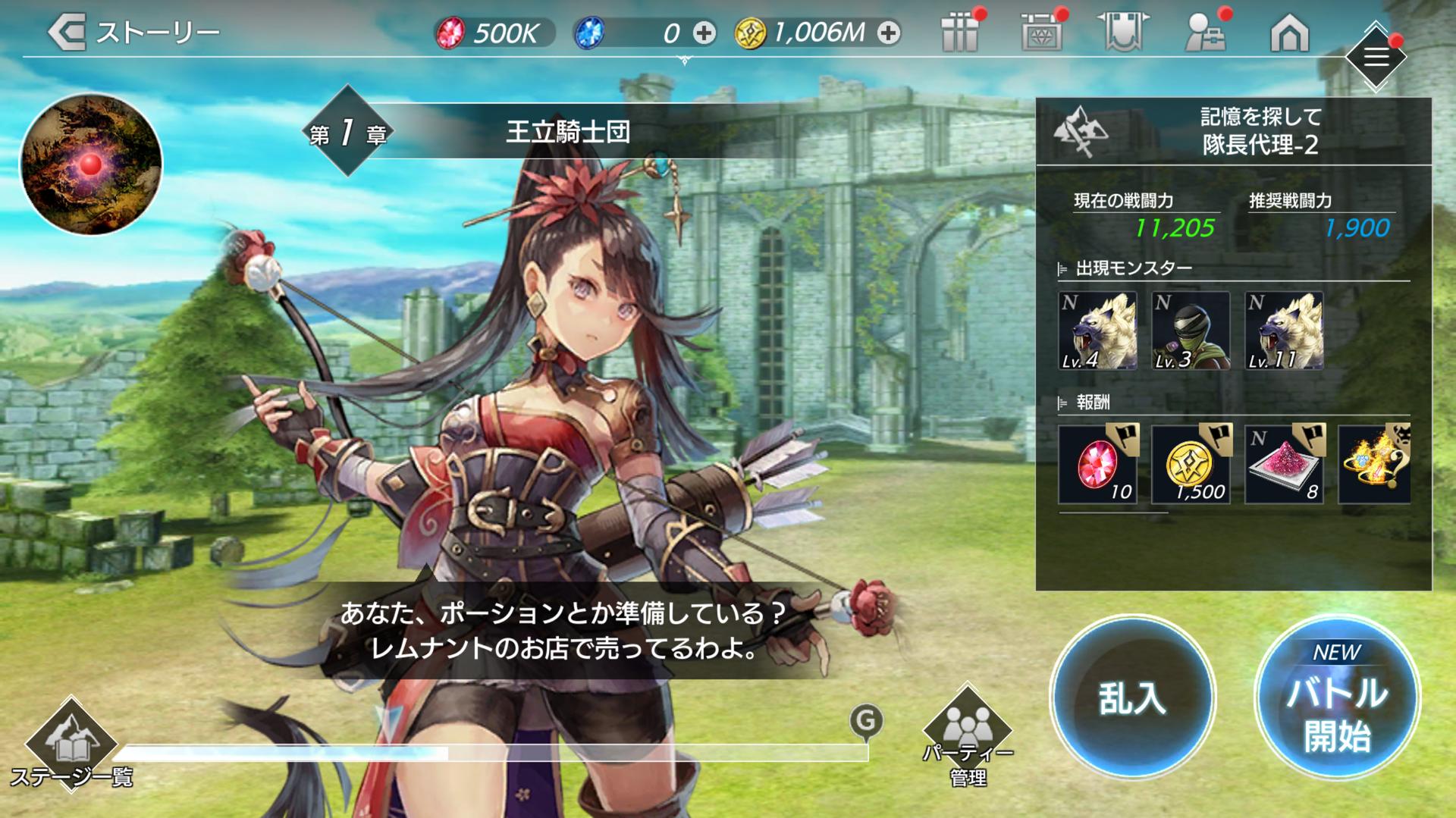Screen dimensions: 1456x818
Task: Add blue gems with the plus button
Action: (704, 33)
